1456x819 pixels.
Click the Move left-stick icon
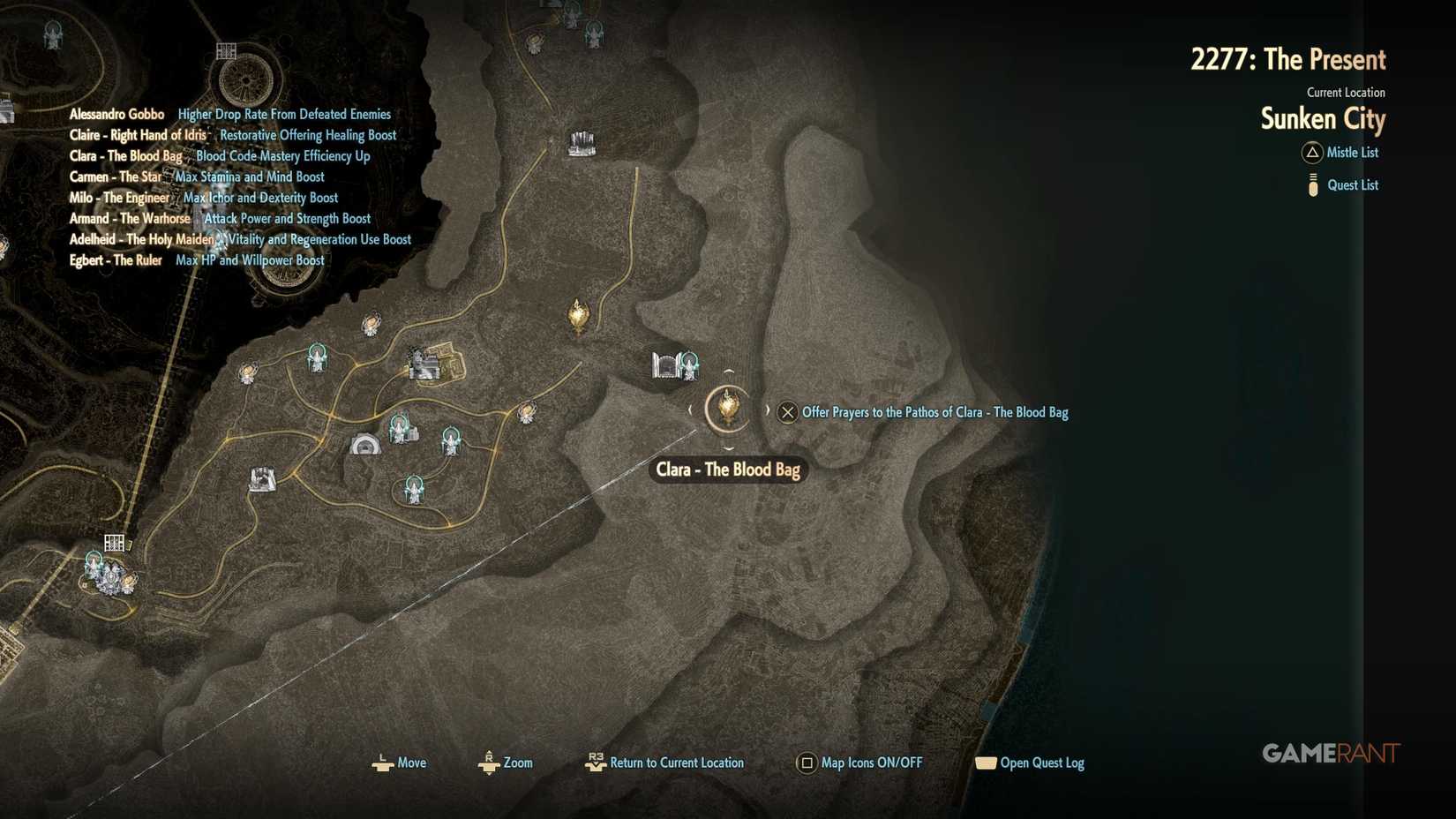(383, 763)
